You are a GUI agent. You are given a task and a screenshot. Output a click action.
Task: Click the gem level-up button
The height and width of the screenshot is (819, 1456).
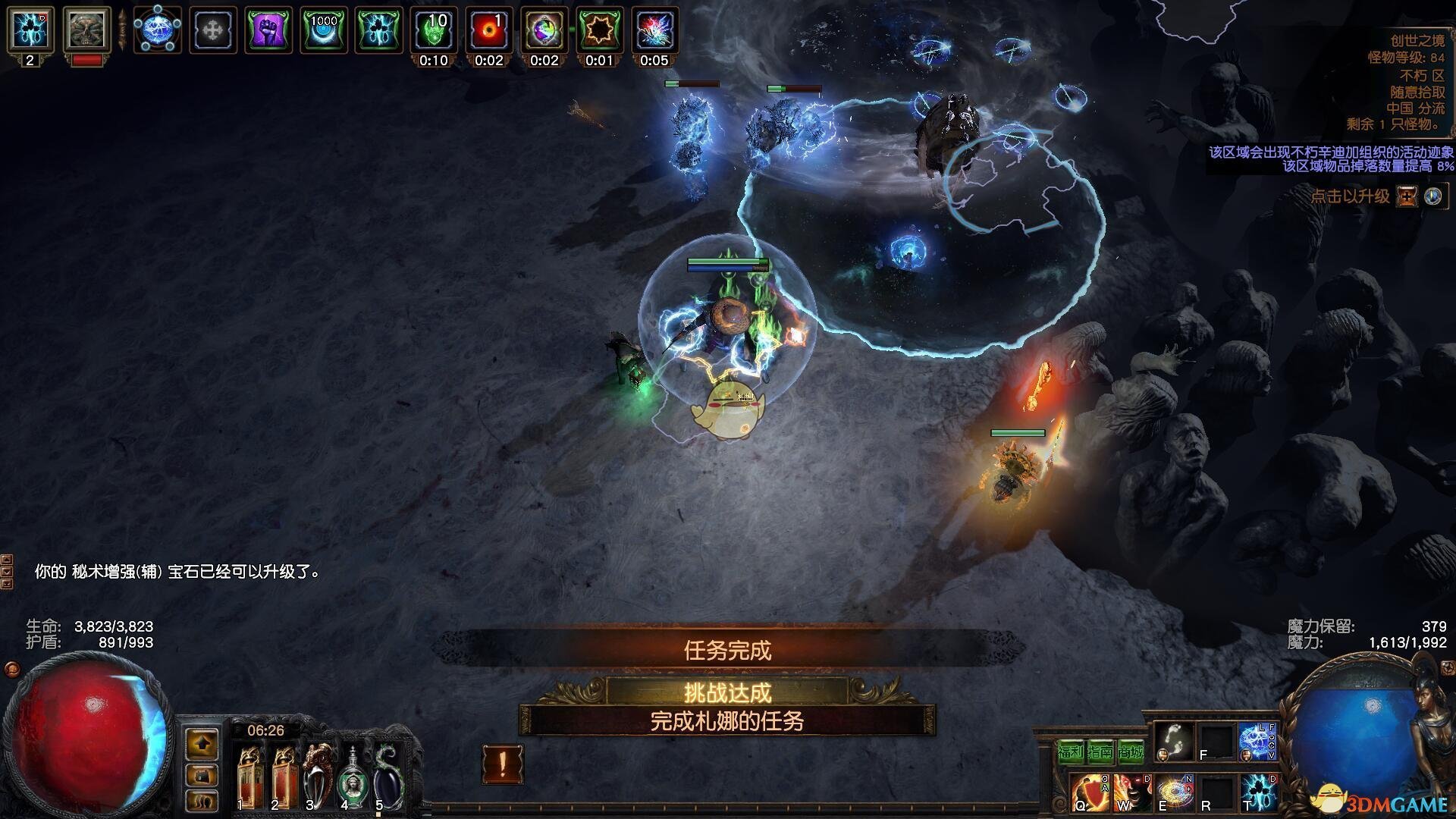click(1407, 196)
